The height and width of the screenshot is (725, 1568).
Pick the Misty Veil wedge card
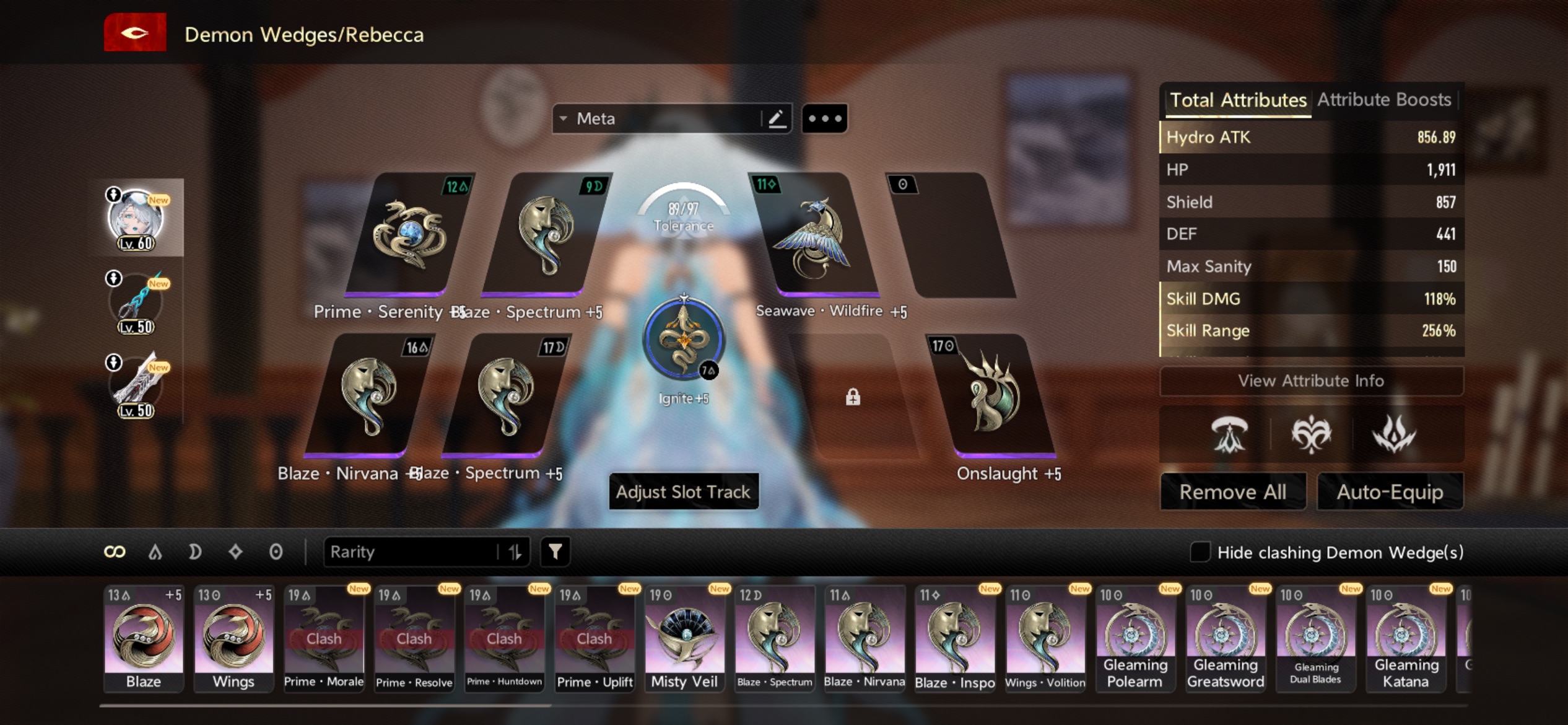pos(684,638)
